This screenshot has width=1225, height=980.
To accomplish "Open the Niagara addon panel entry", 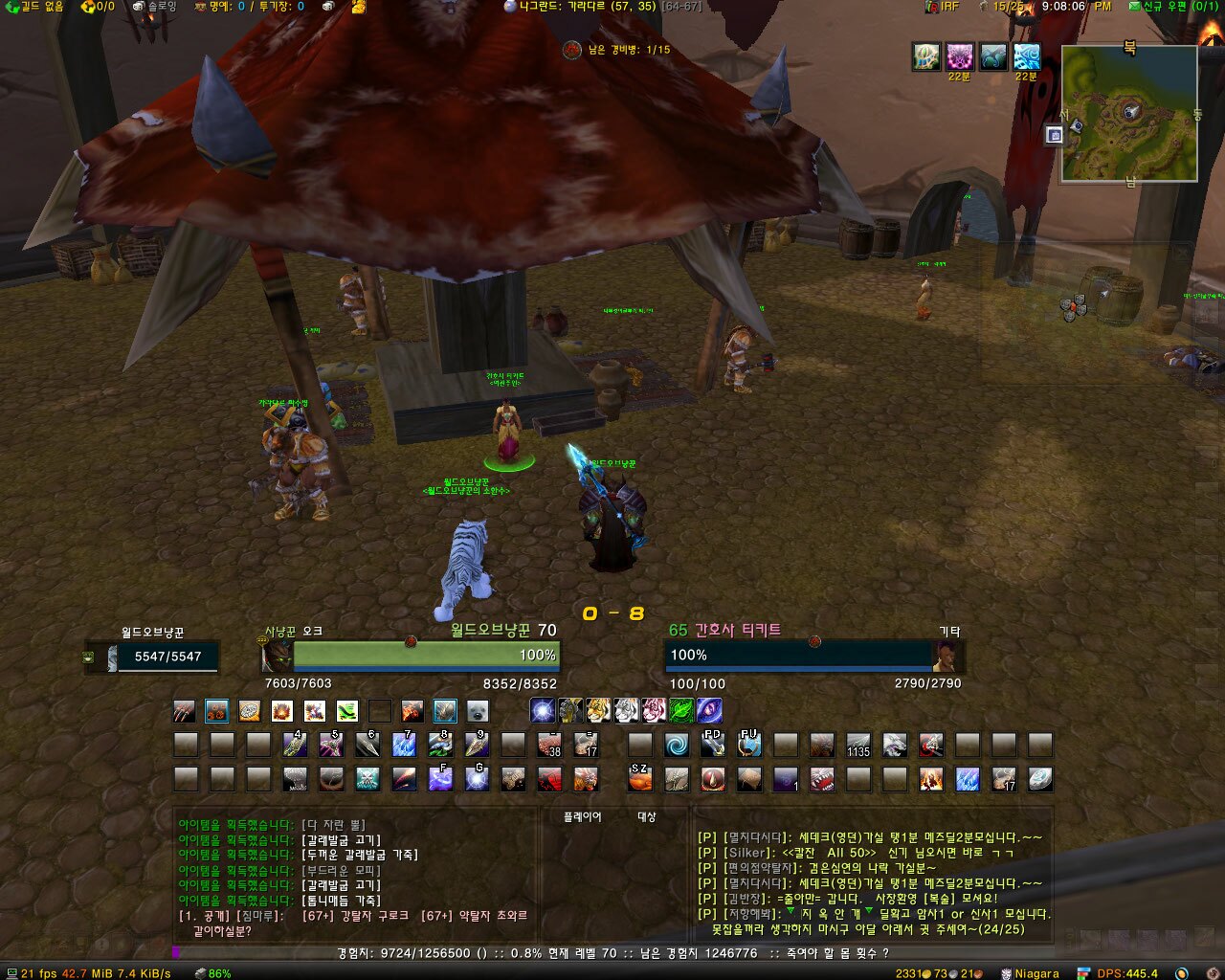I will (1030, 973).
